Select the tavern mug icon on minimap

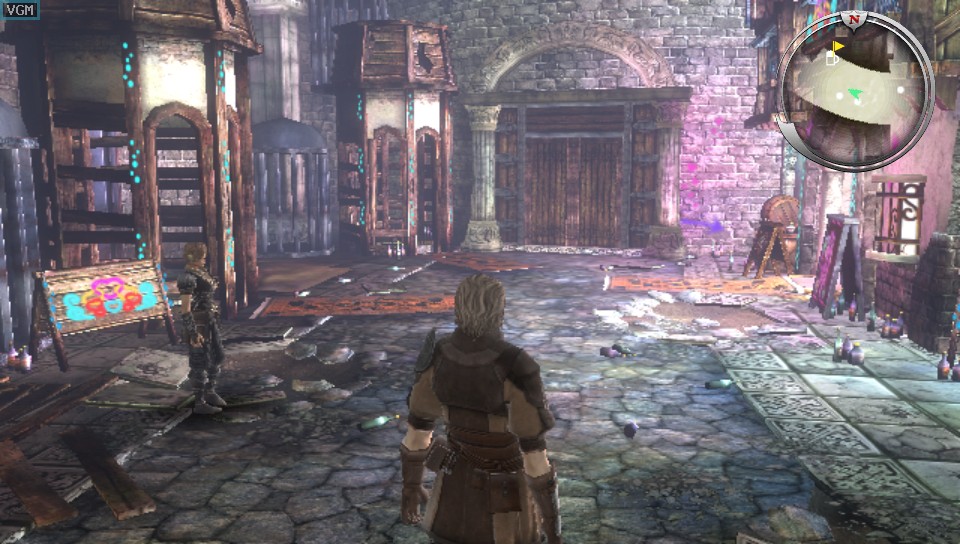point(830,60)
